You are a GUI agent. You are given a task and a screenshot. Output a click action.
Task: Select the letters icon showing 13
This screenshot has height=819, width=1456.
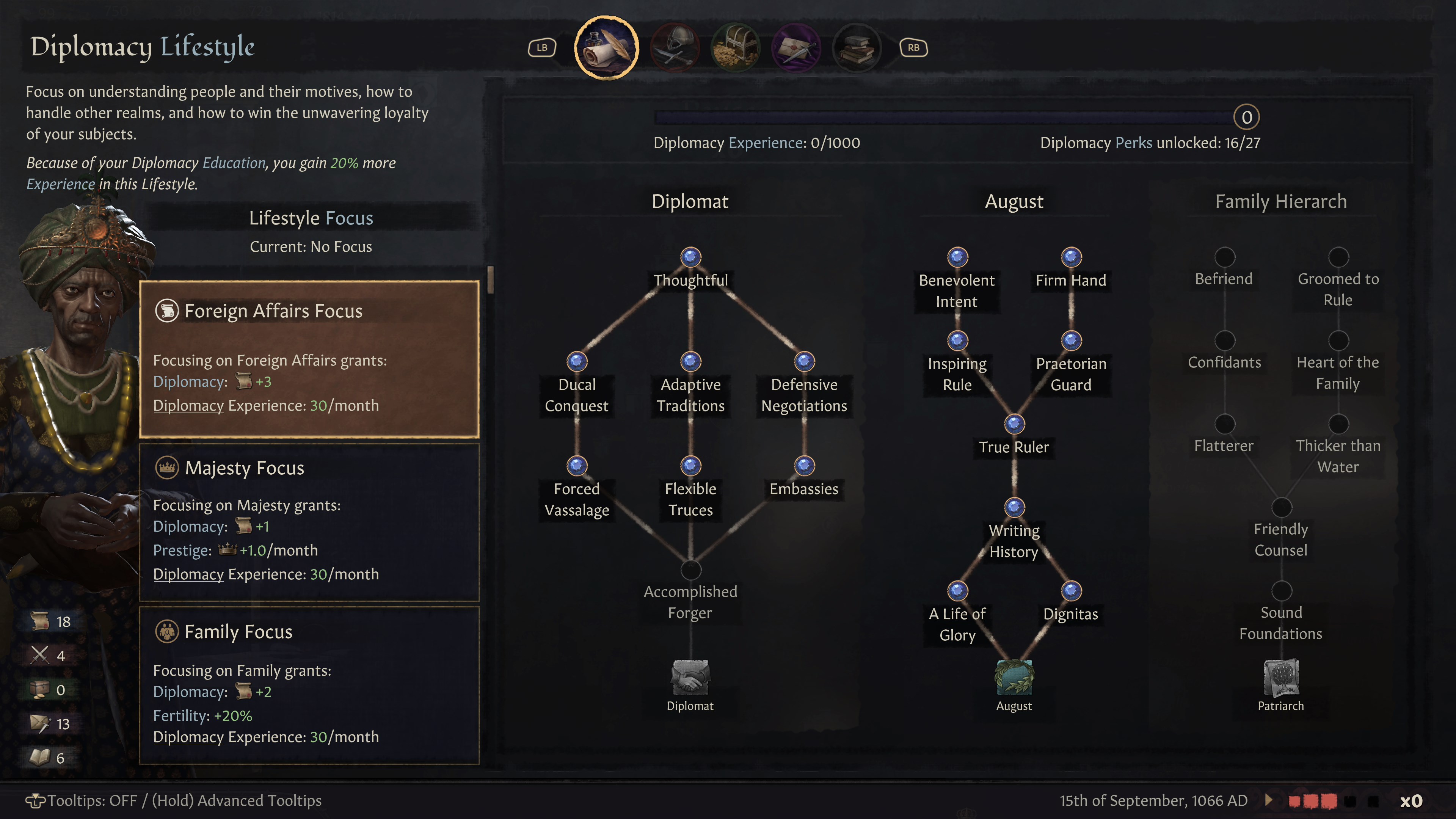coord(41,723)
